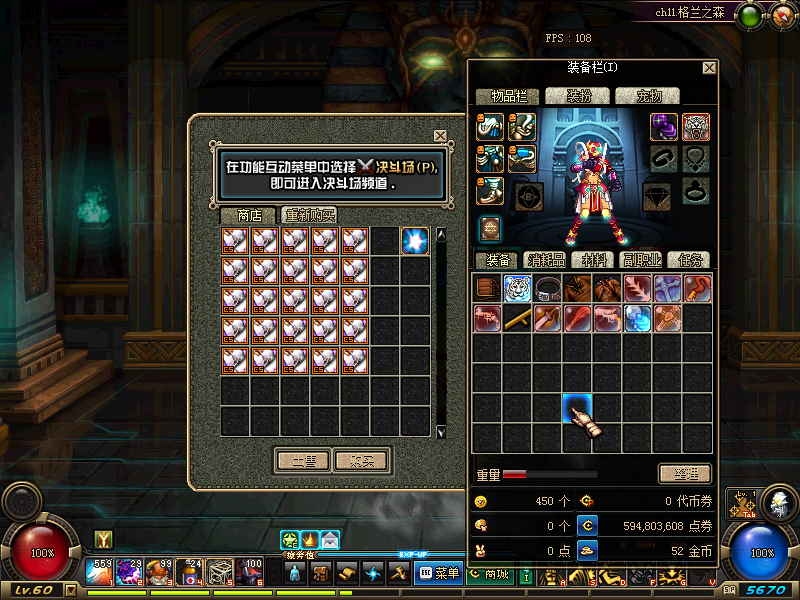Open the 宠物 pet tab
800x600 pixels.
pyautogui.click(x=647, y=96)
